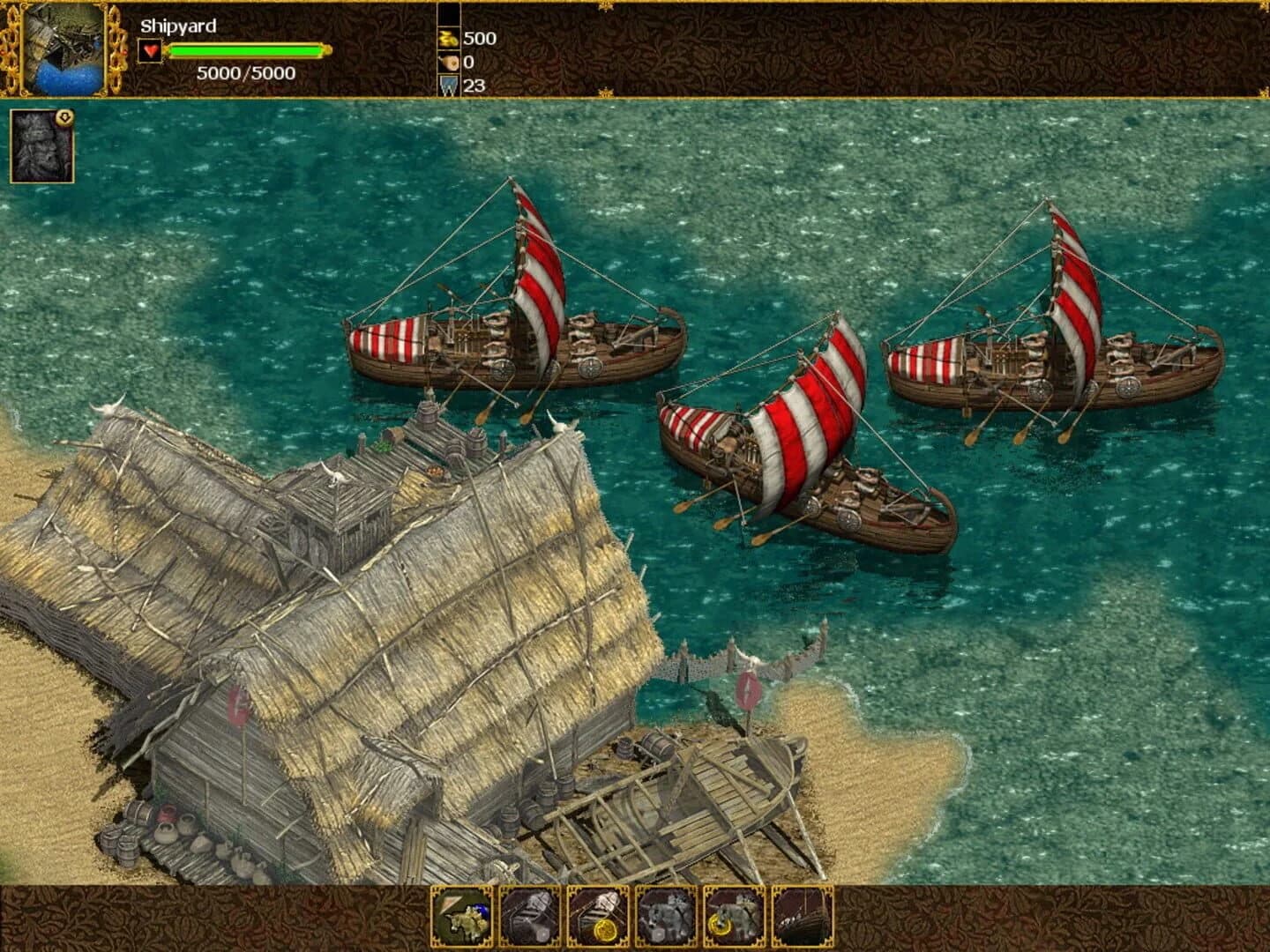Click the Shipyard name label

click(176, 26)
